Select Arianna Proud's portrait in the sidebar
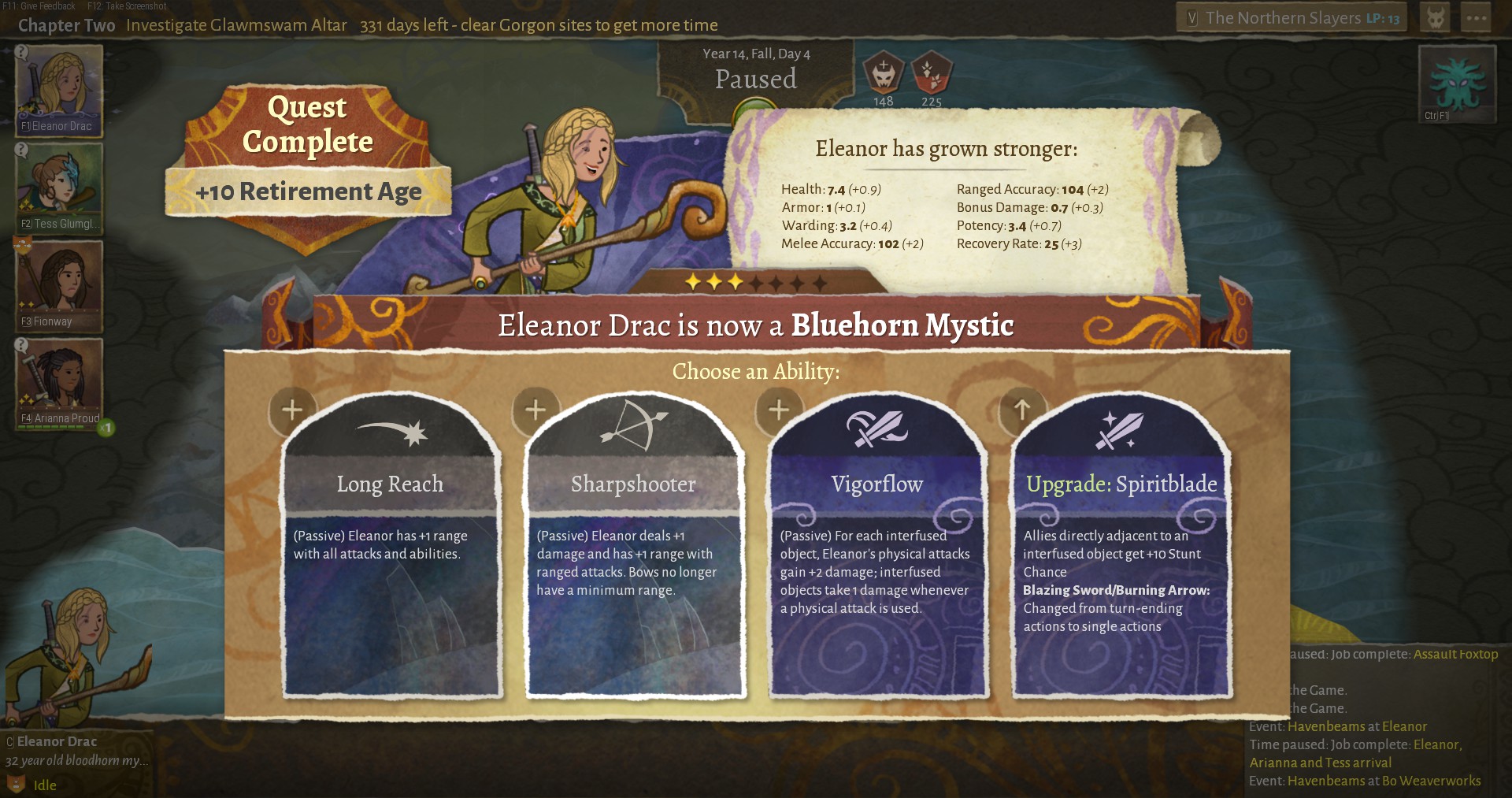This screenshot has width=1512, height=798. (x=58, y=381)
